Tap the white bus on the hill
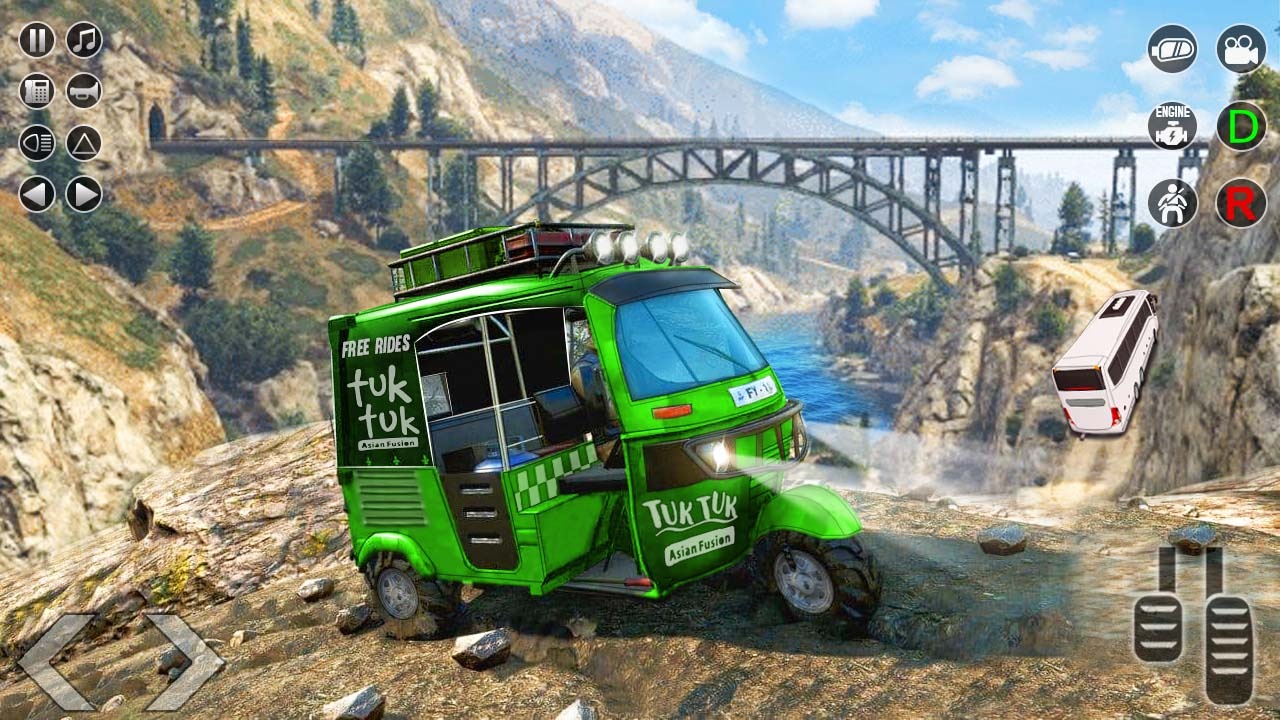Image resolution: width=1280 pixels, height=720 pixels. coord(1110,370)
